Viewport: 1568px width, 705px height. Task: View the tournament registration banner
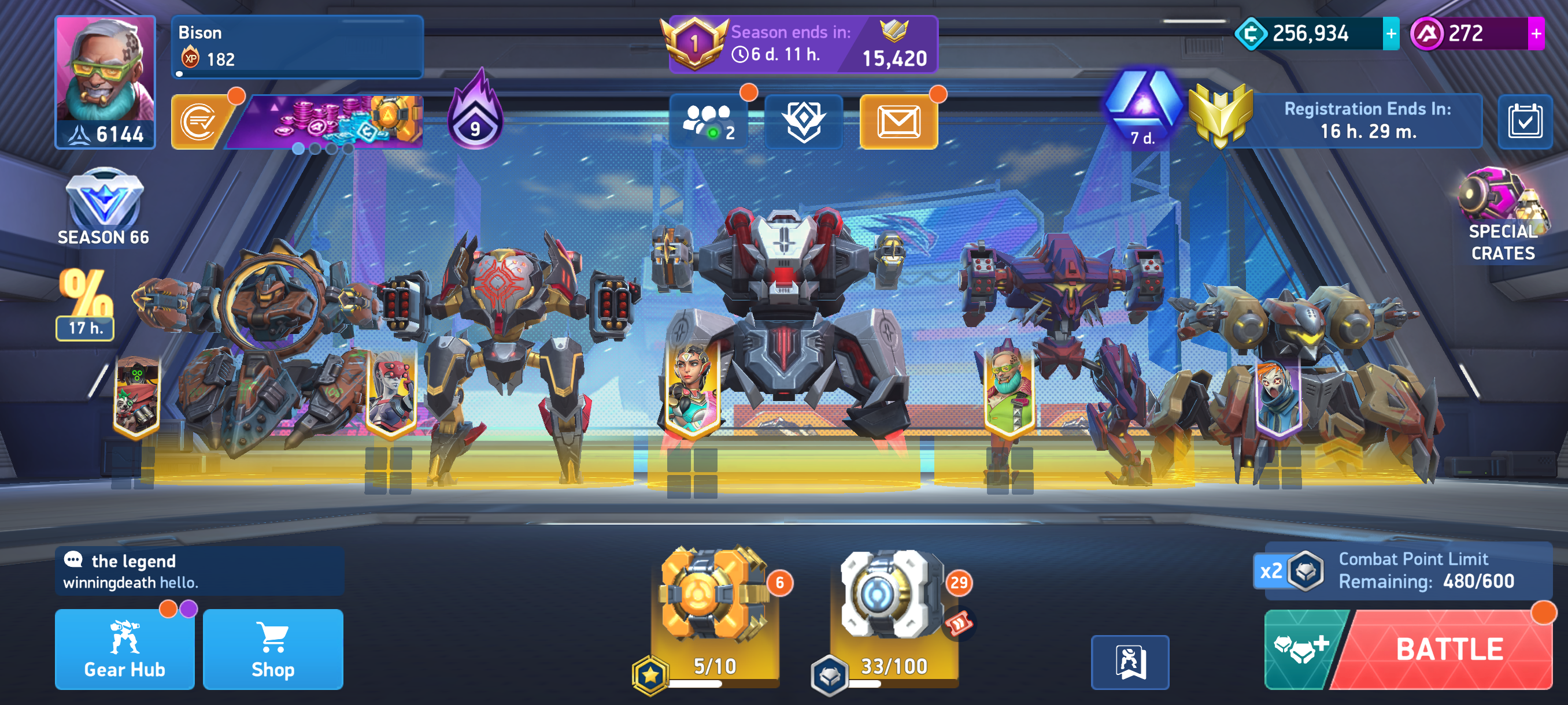point(1366,120)
